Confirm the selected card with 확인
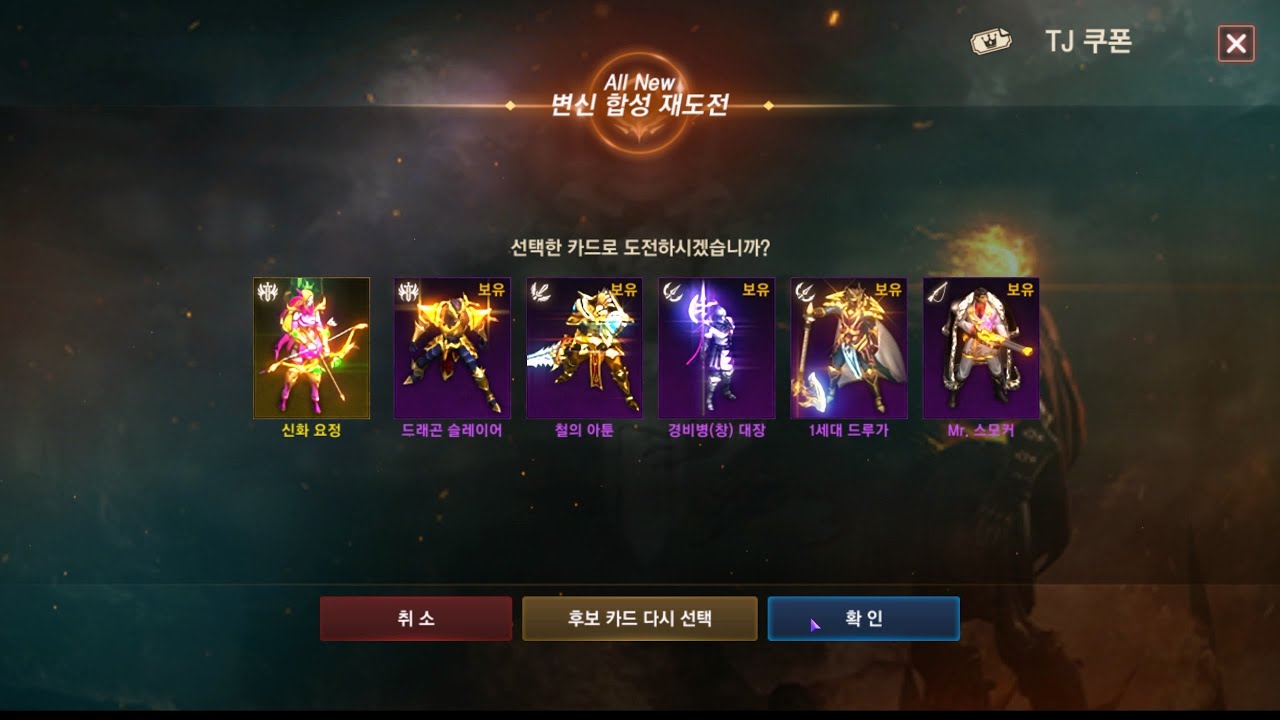This screenshot has width=1280, height=720. [x=863, y=619]
